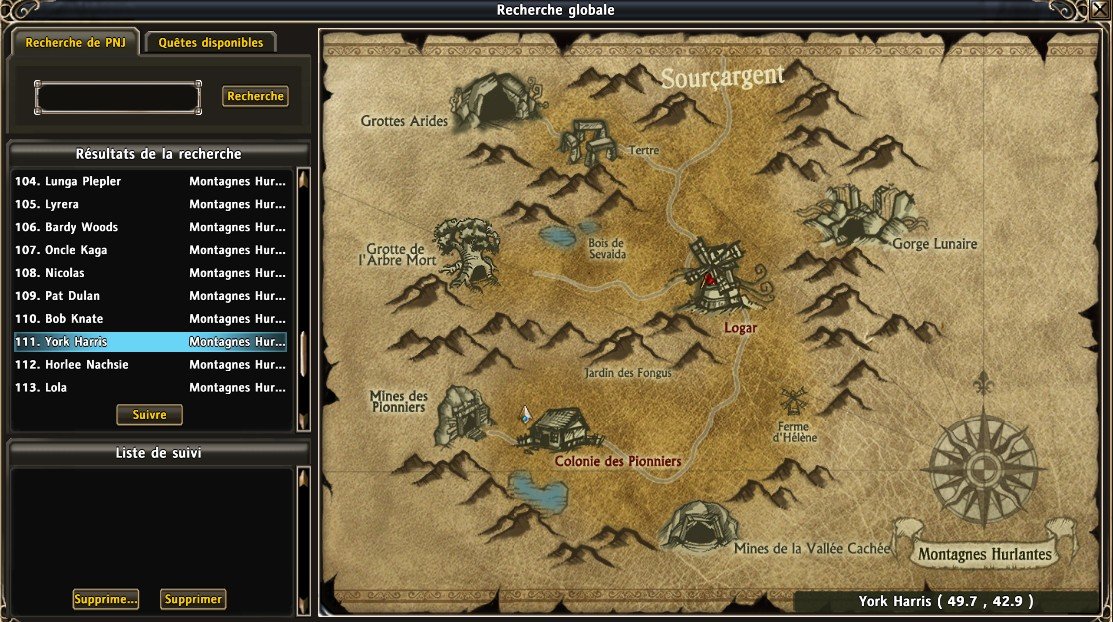Click the highlighted York Harris row
The width and height of the screenshot is (1113, 622).
pos(150,342)
